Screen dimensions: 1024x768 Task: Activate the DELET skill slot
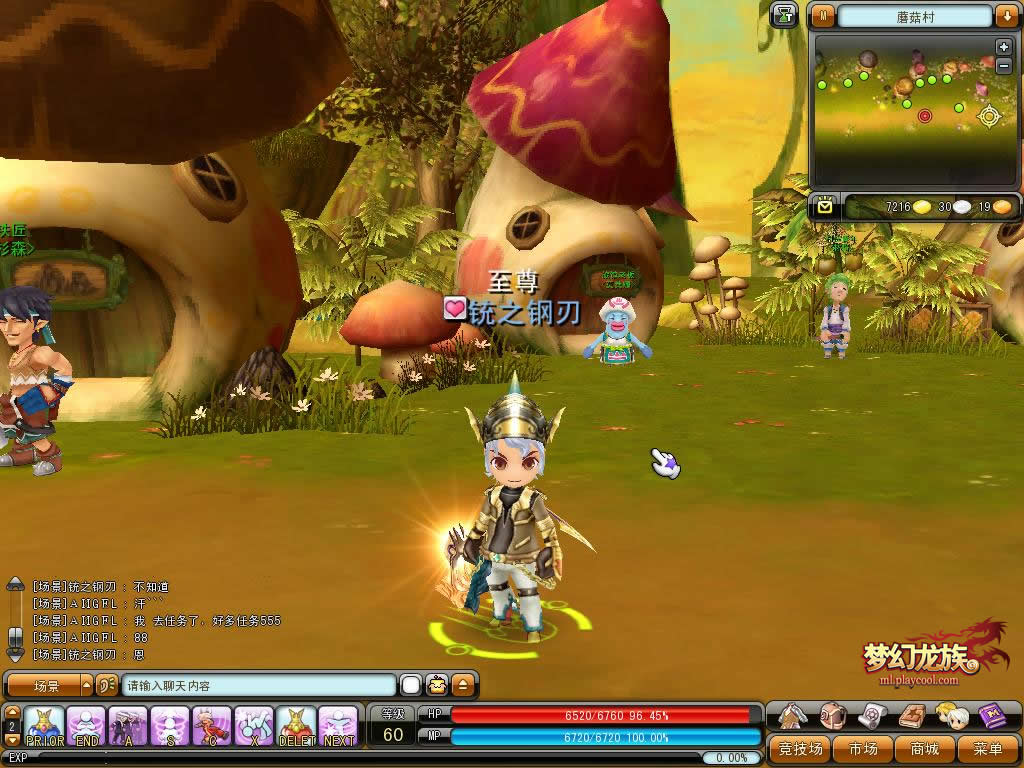tap(296, 726)
